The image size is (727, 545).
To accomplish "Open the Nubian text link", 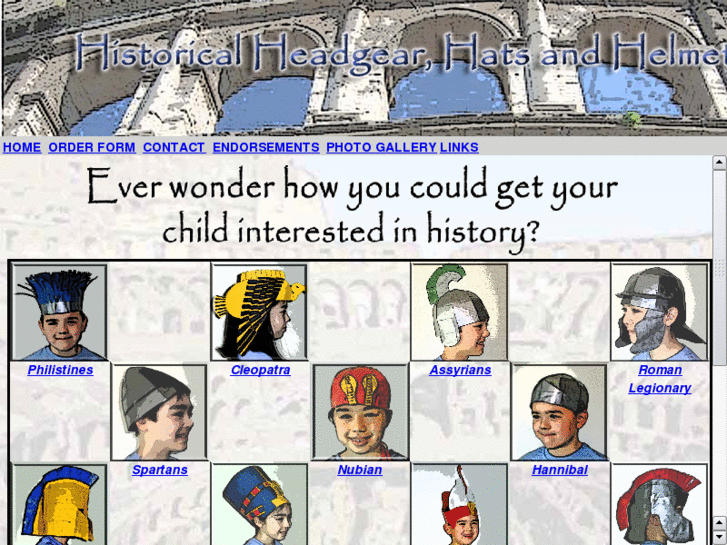I will (x=360, y=470).
